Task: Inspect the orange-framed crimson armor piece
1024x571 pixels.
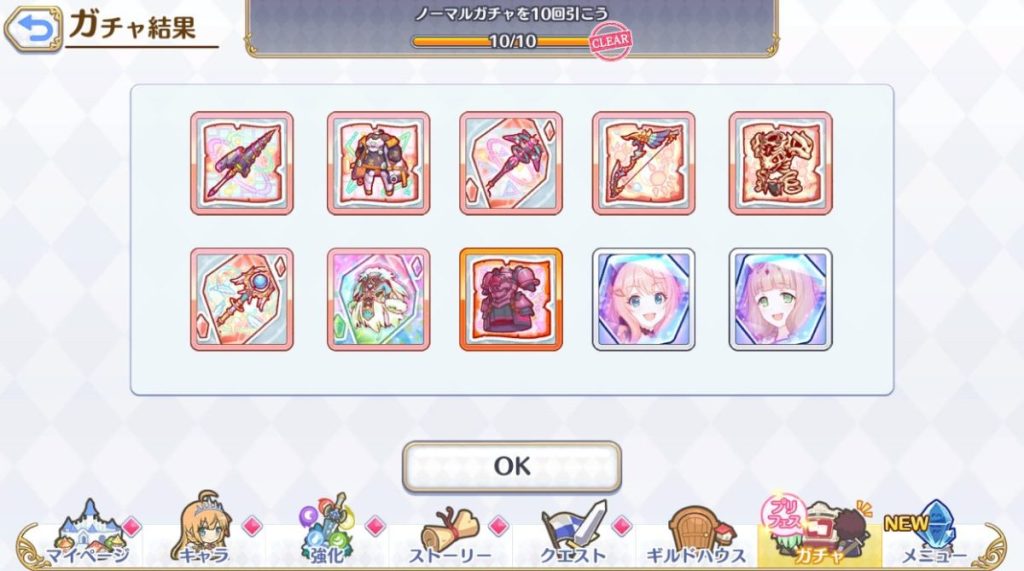Action: (x=510, y=299)
